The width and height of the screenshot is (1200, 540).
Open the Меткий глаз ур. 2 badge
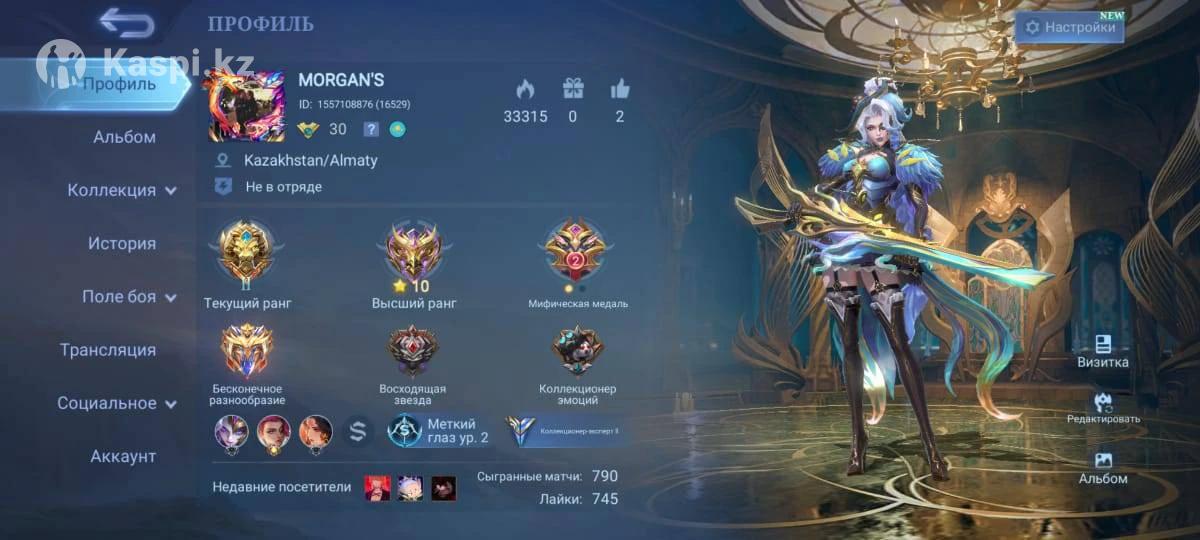[440, 431]
